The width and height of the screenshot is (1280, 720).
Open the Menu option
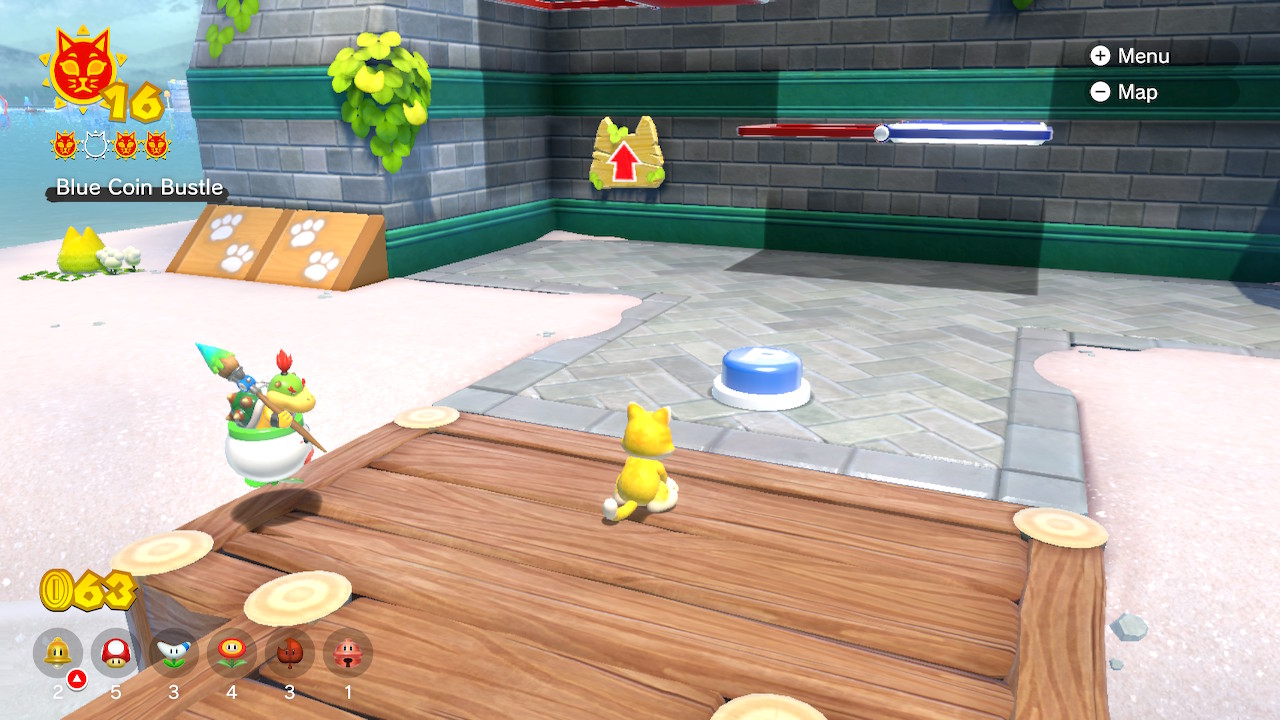(x=1130, y=56)
